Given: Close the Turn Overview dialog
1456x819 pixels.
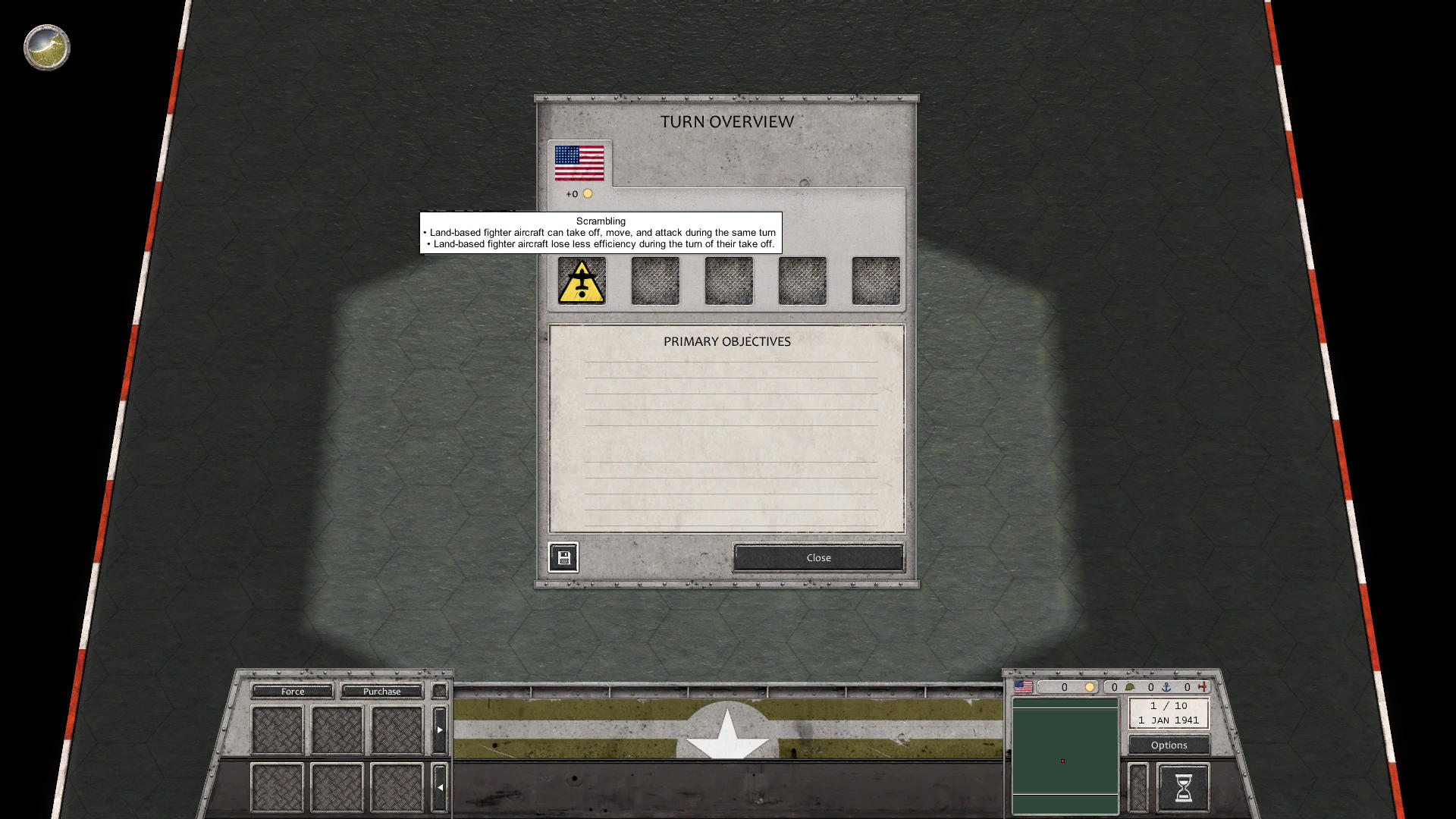Looking at the screenshot, I should 817,557.
